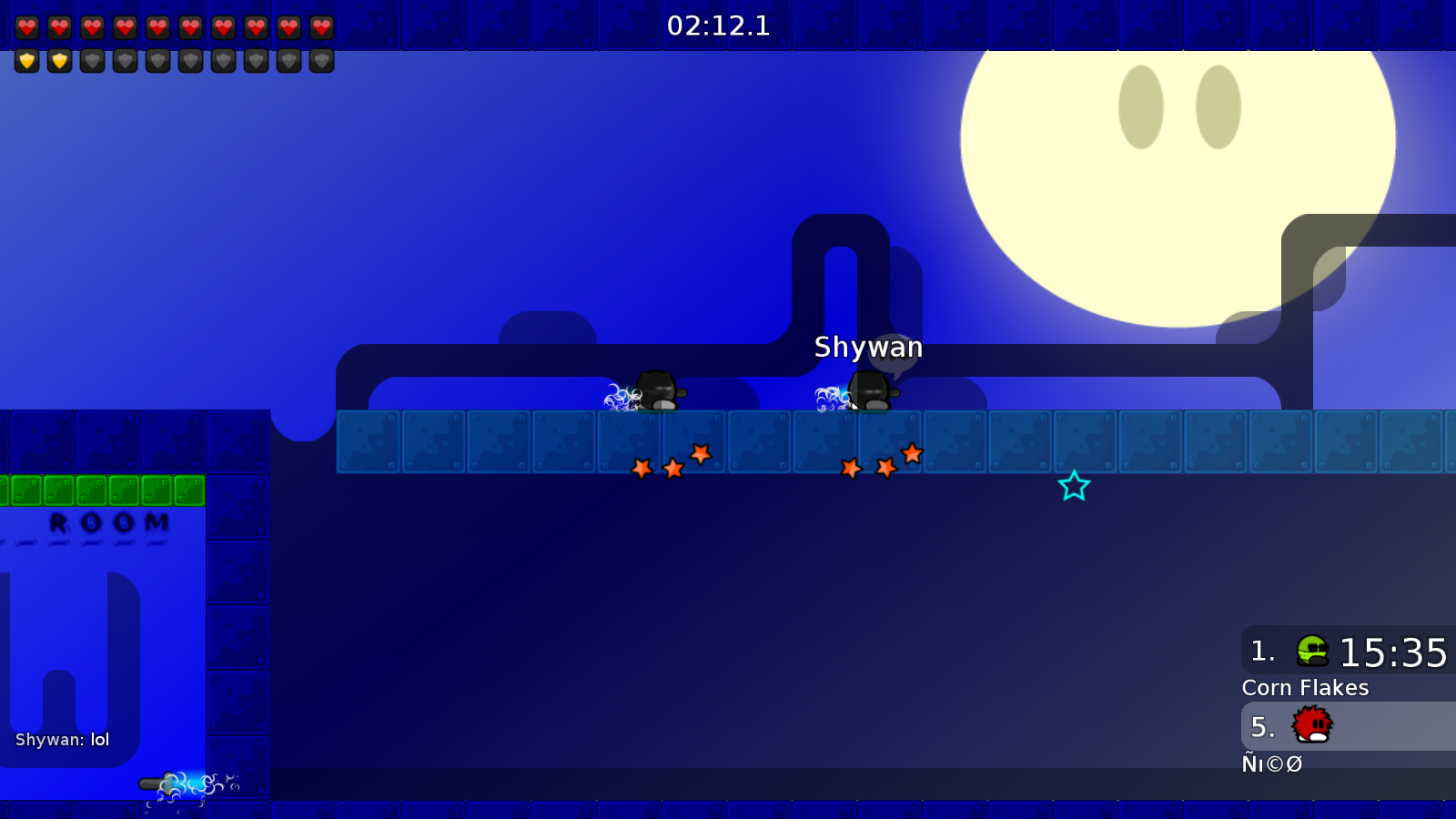Click the thought bubble emote above Shywan
Screen dimensions: 1456x819
tap(895, 355)
